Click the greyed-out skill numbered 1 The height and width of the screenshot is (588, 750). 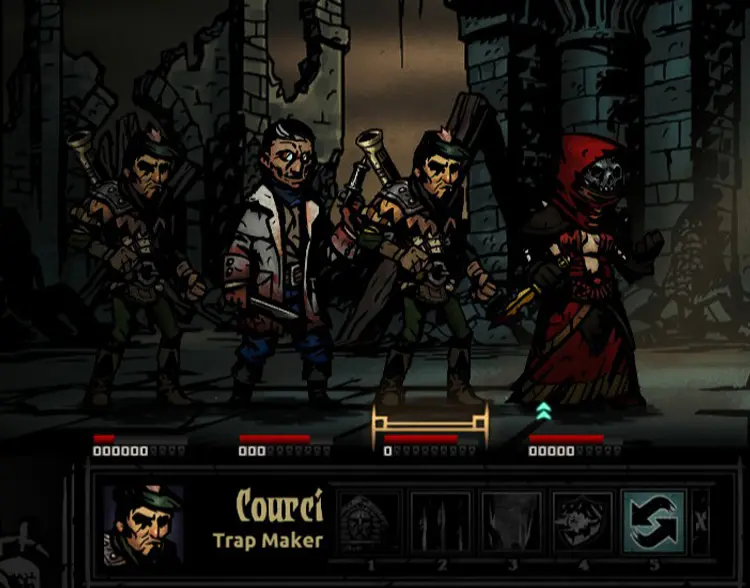point(367,522)
